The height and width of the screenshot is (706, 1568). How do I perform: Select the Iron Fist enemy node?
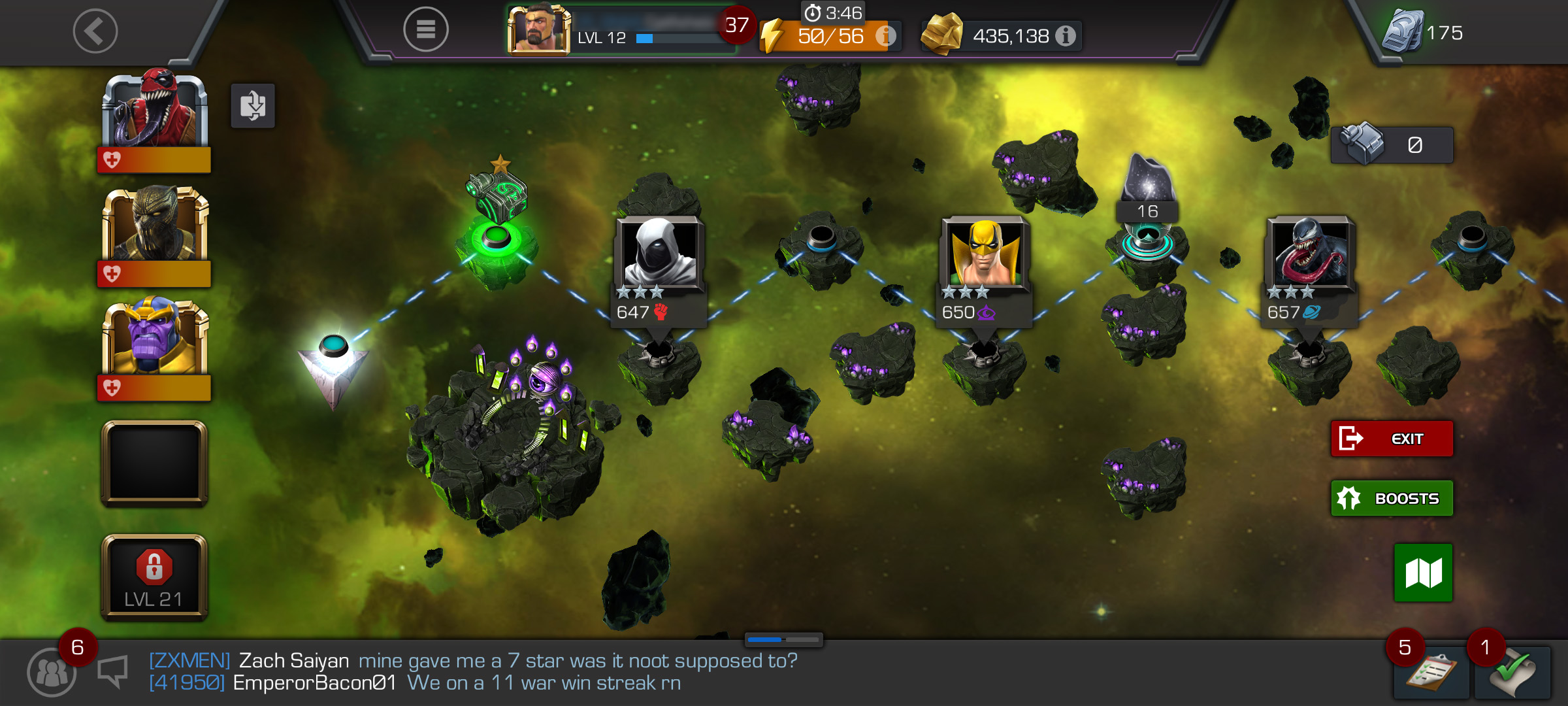coord(985,255)
